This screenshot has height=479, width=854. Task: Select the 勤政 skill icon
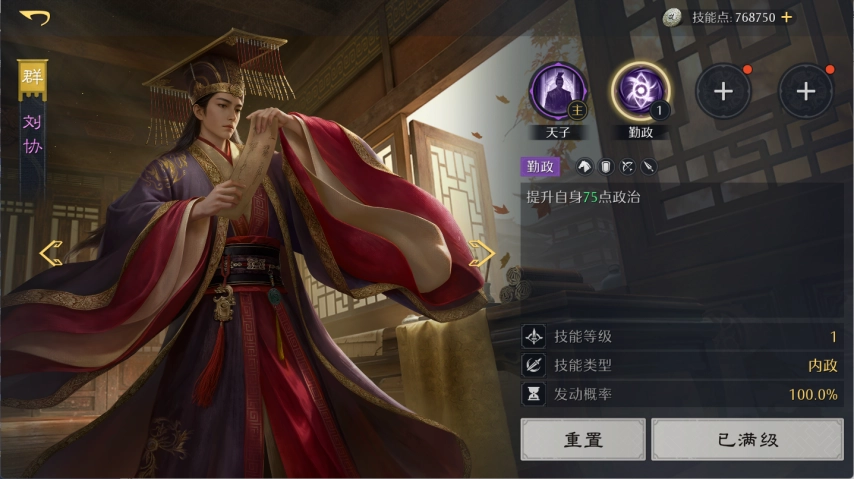click(640, 92)
